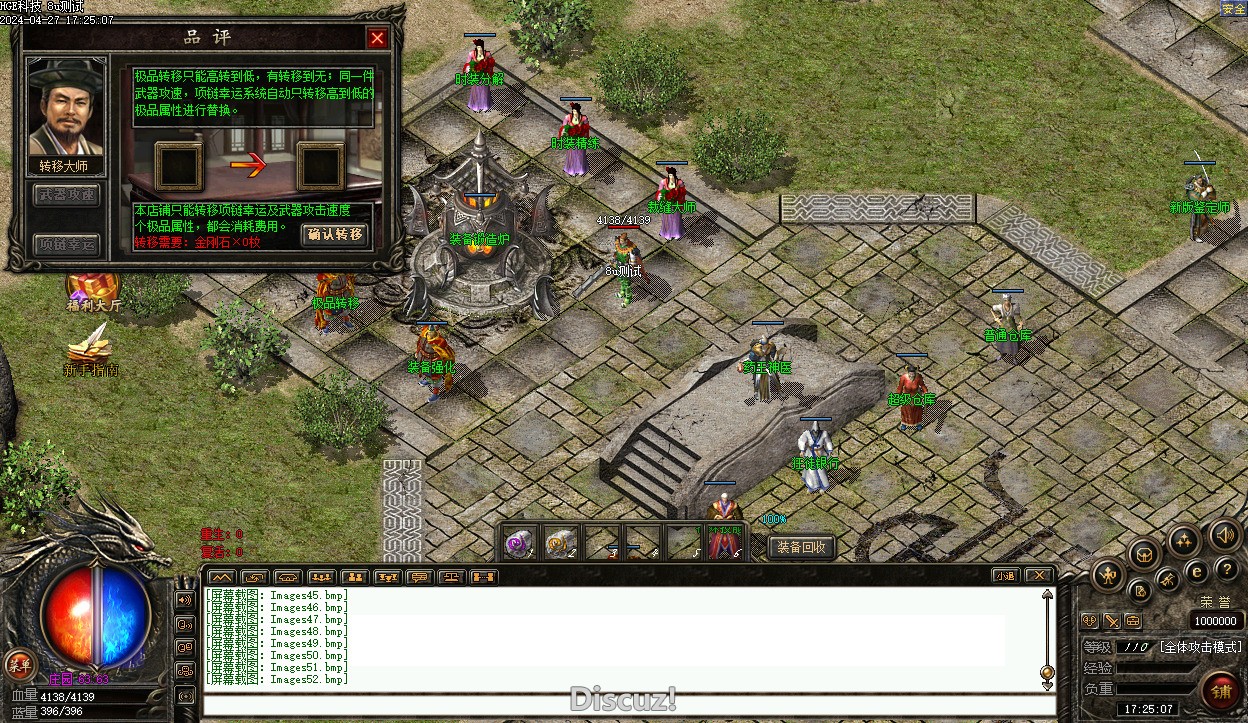The image size is (1248, 723).
Task: Open the bag chest round icon
Action: [1144, 553]
